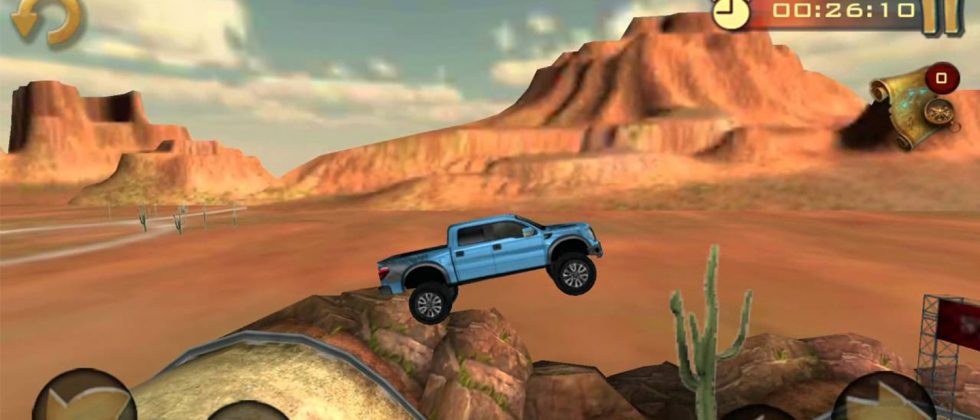The height and width of the screenshot is (420, 980).
Task: Tap the right-pointing arrow pedal
Action: coord(882,398)
